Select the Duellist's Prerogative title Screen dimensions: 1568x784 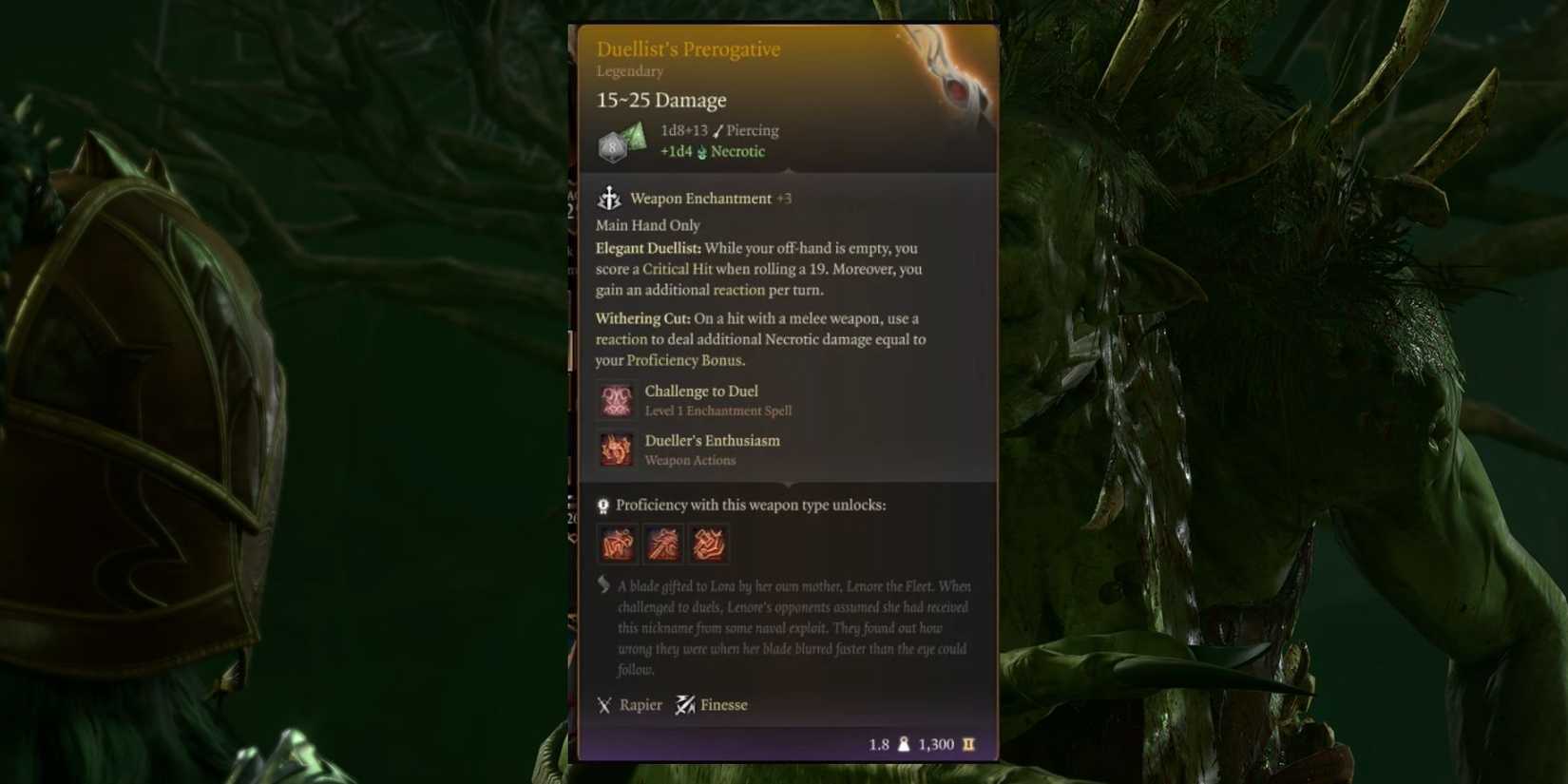[687, 48]
